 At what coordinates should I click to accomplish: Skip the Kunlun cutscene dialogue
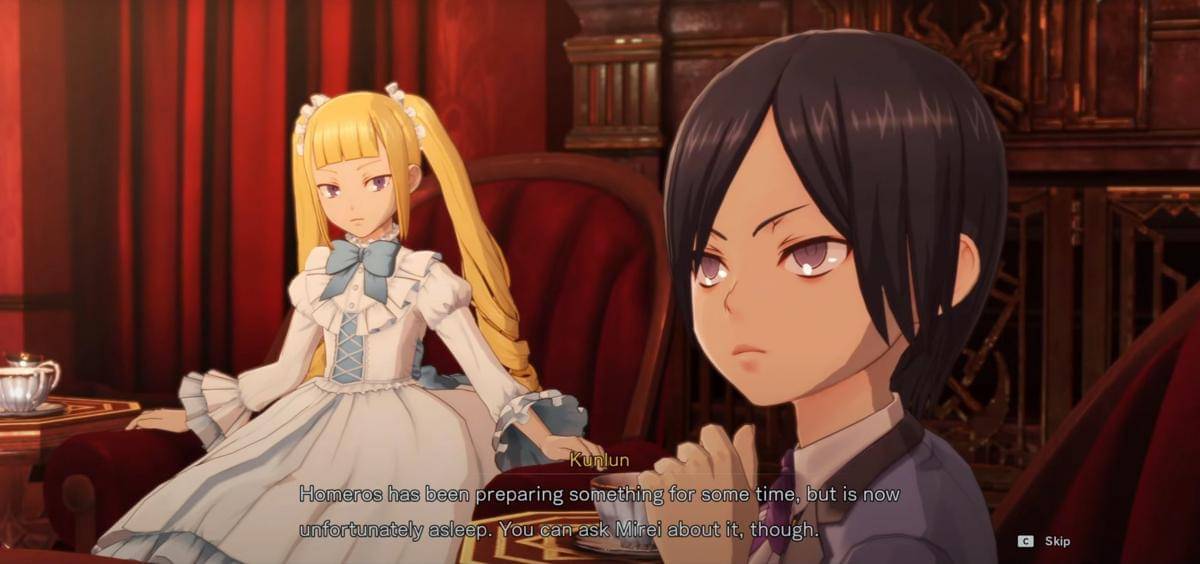[1045, 541]
